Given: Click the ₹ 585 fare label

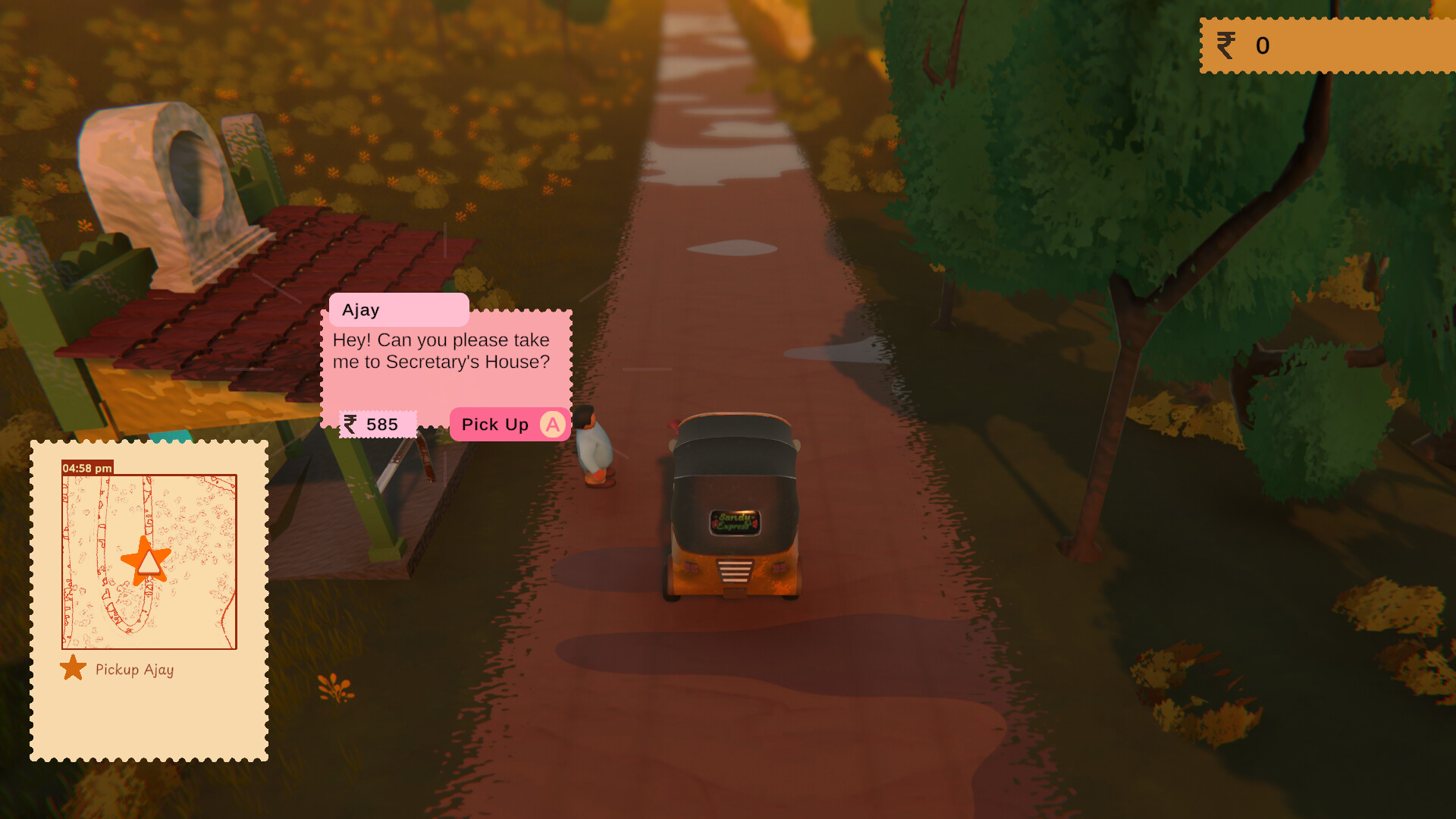Looking at the screenshot, I should [376, 424].
